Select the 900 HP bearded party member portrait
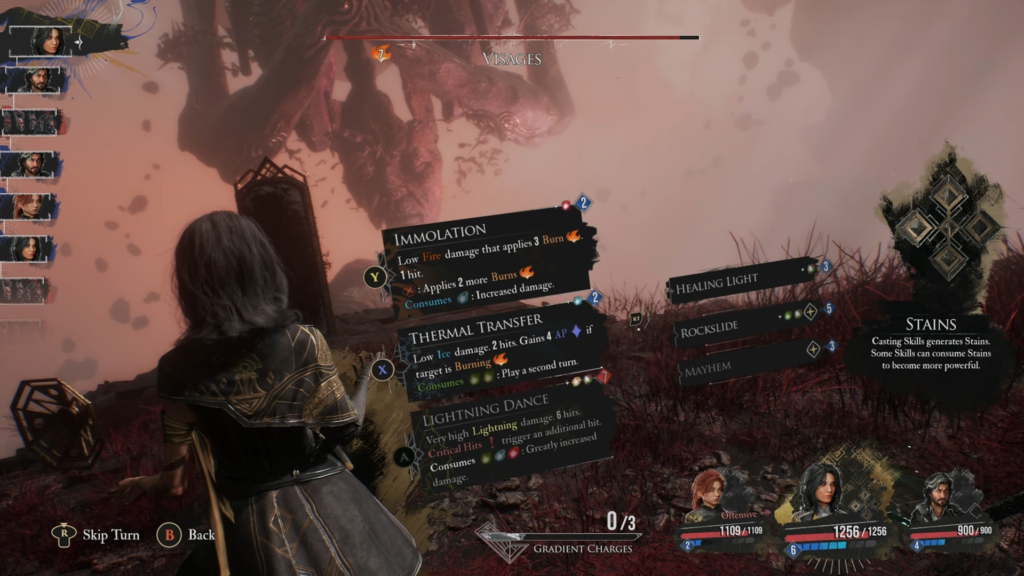1024x576 pixels. [x=938, y=497]
